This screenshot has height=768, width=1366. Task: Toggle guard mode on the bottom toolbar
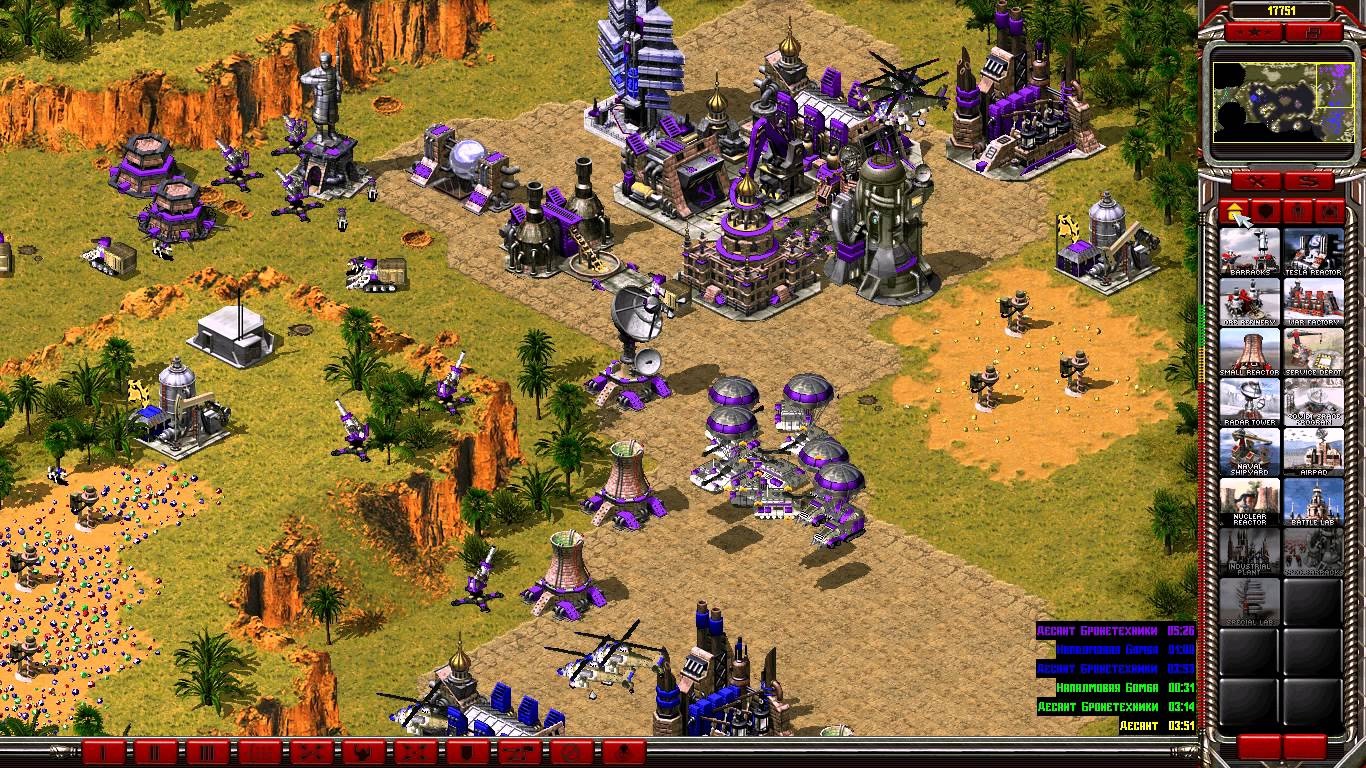pos(465,752)
